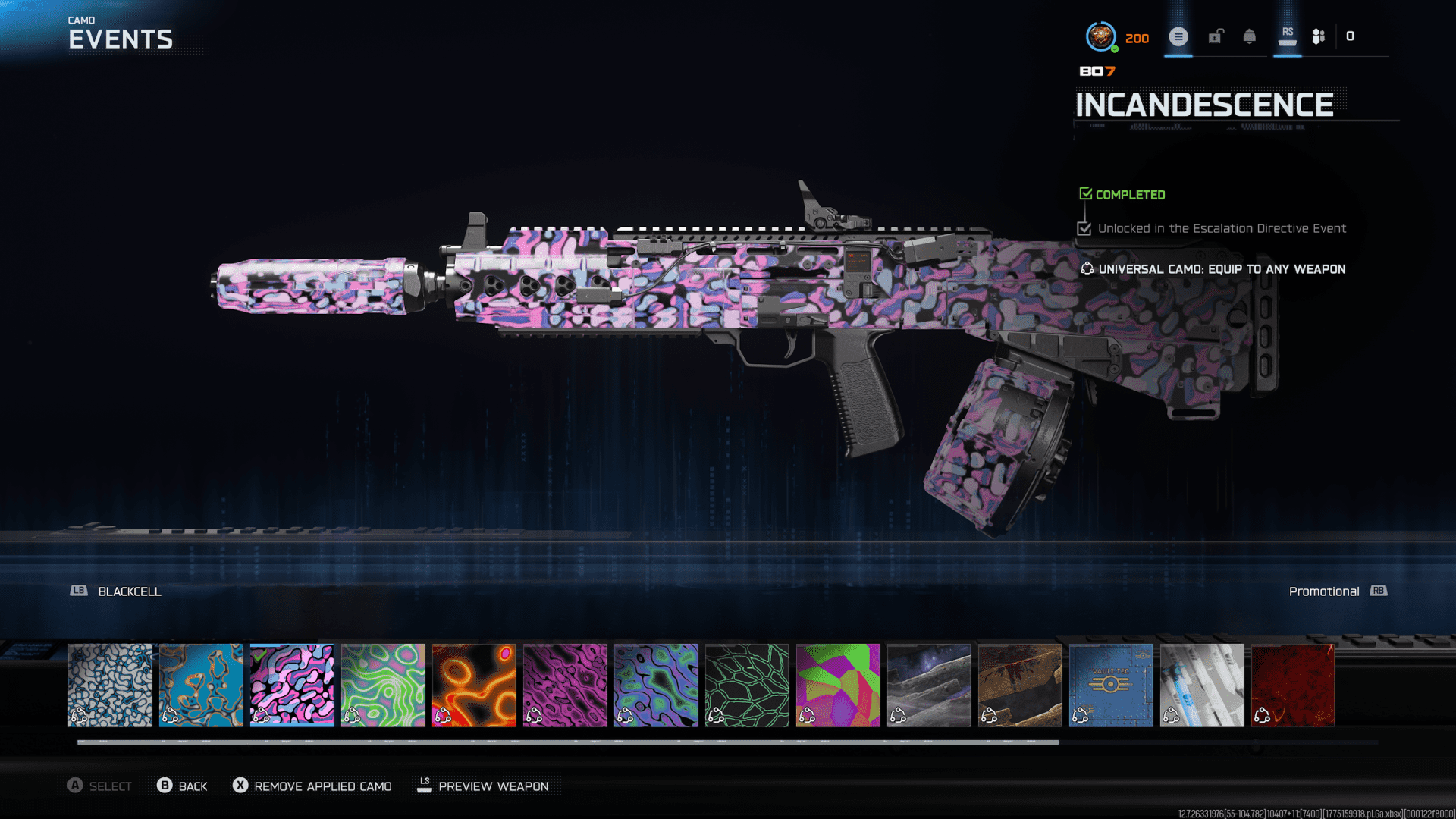Select the Vault-Tec blue camo

pyautogui.click(x=1111, y=686)
